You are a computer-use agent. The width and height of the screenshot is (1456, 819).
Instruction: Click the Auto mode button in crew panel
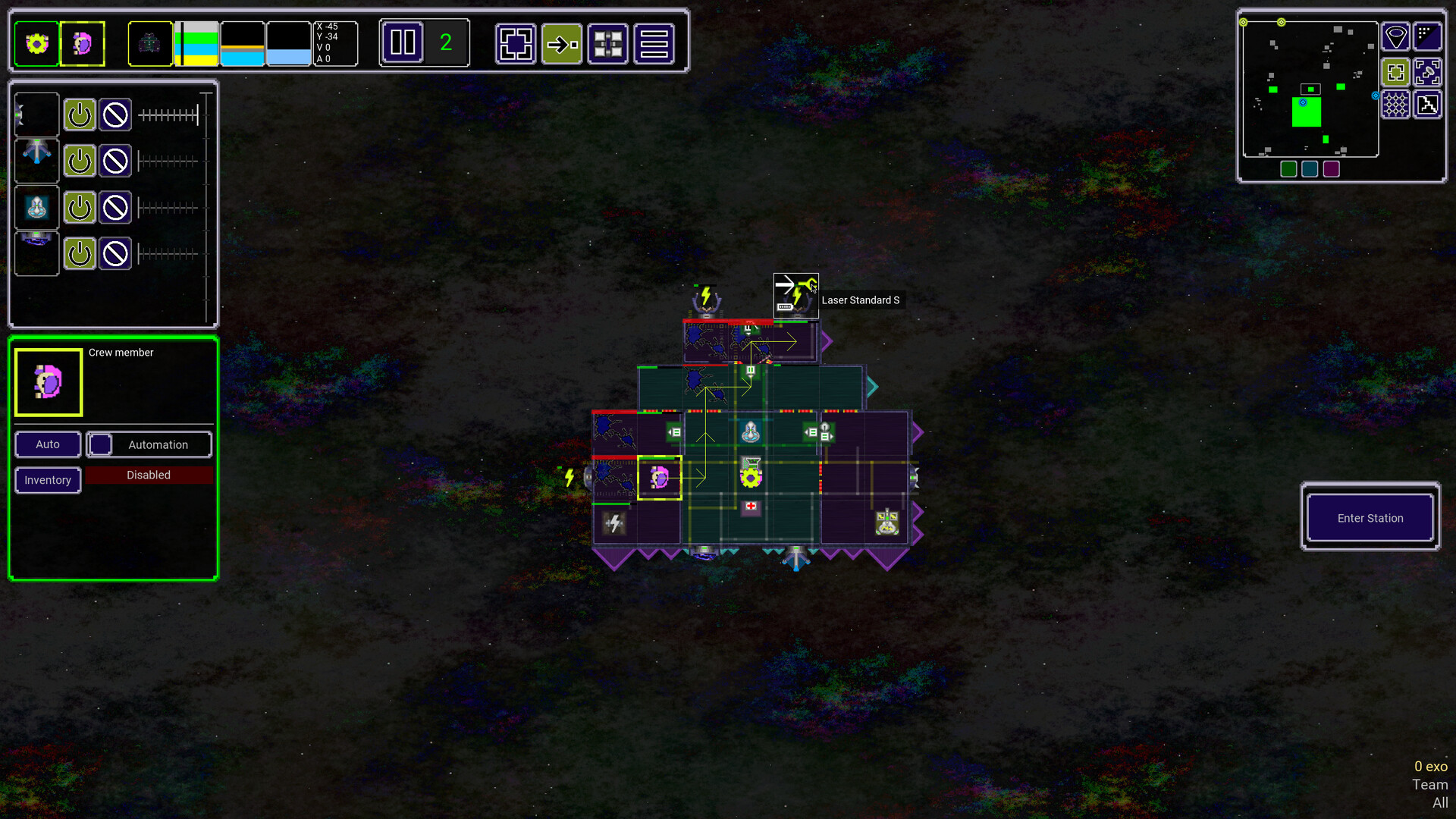click(47, 444)
